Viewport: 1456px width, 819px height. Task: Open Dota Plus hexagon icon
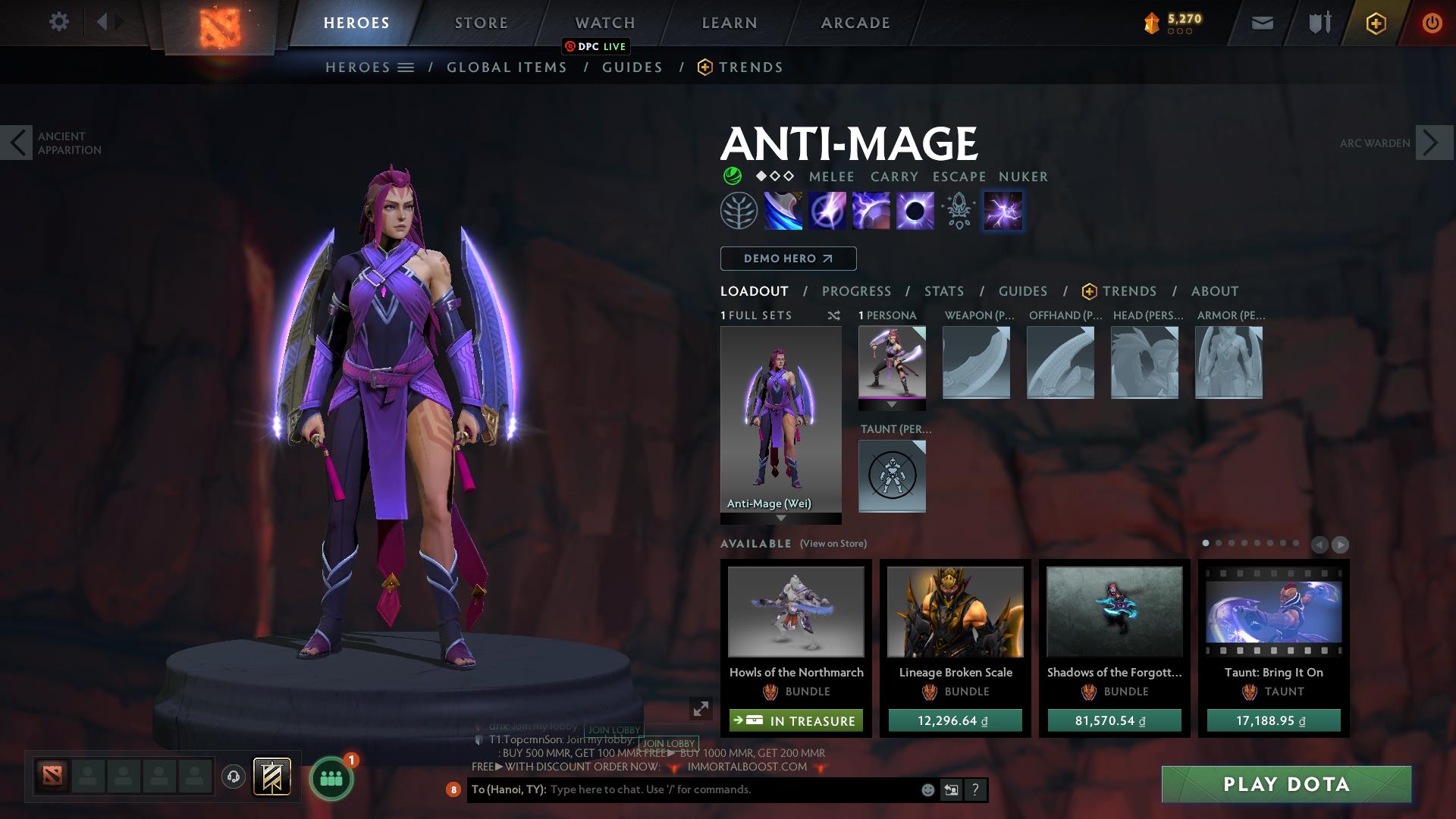pyautogui.click(x=1375, y=23)
